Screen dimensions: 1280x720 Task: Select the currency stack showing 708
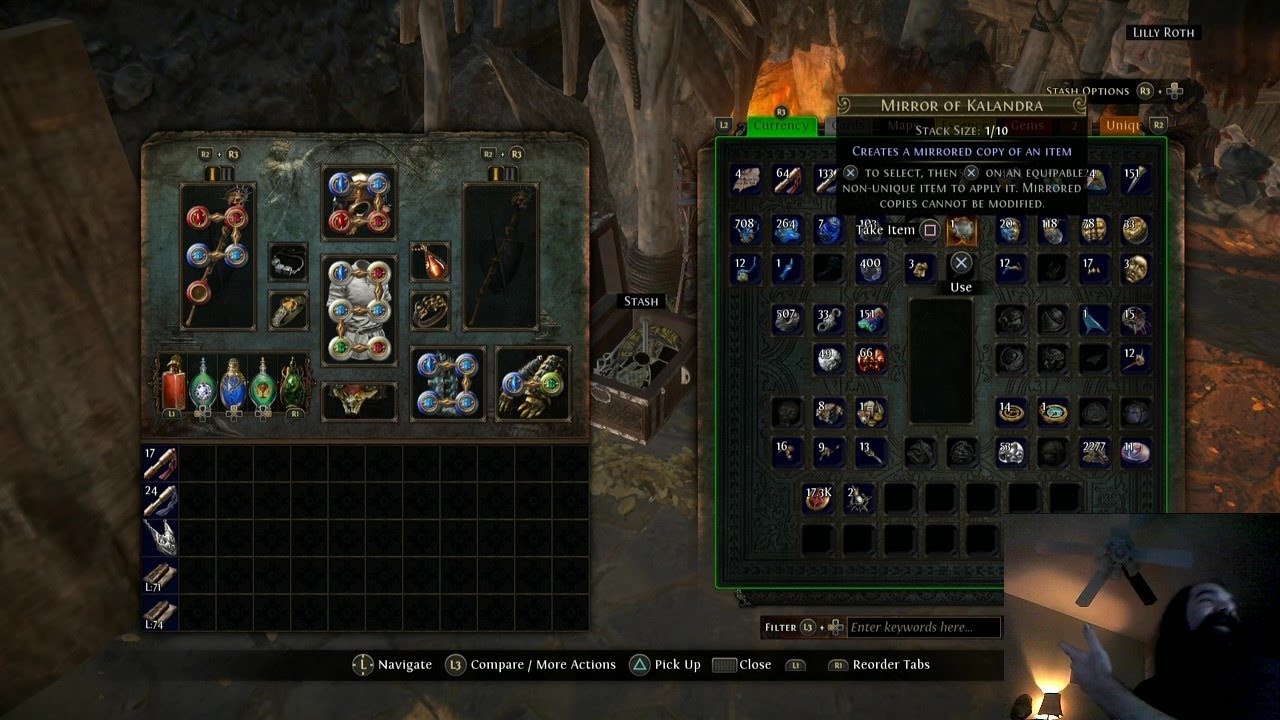tap(745, 231)
